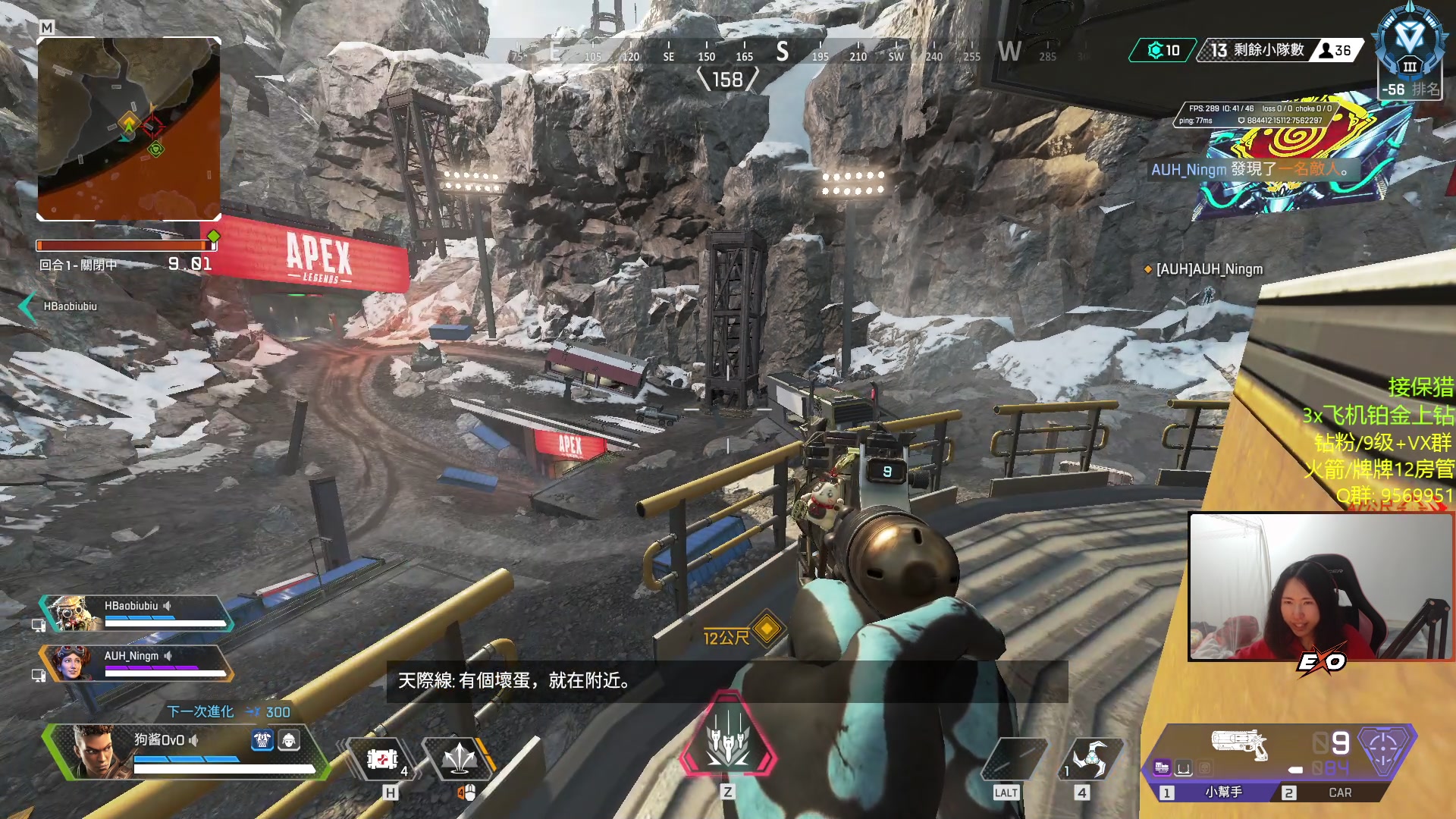Select the health kit item slot
This screenshot has width=1456, height=819.
point(383,758)
